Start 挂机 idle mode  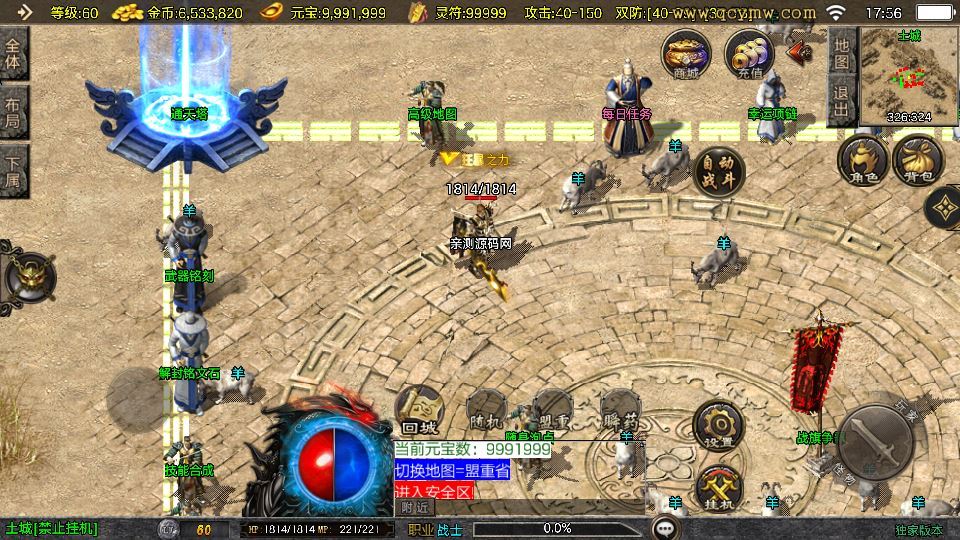(719, 486)
